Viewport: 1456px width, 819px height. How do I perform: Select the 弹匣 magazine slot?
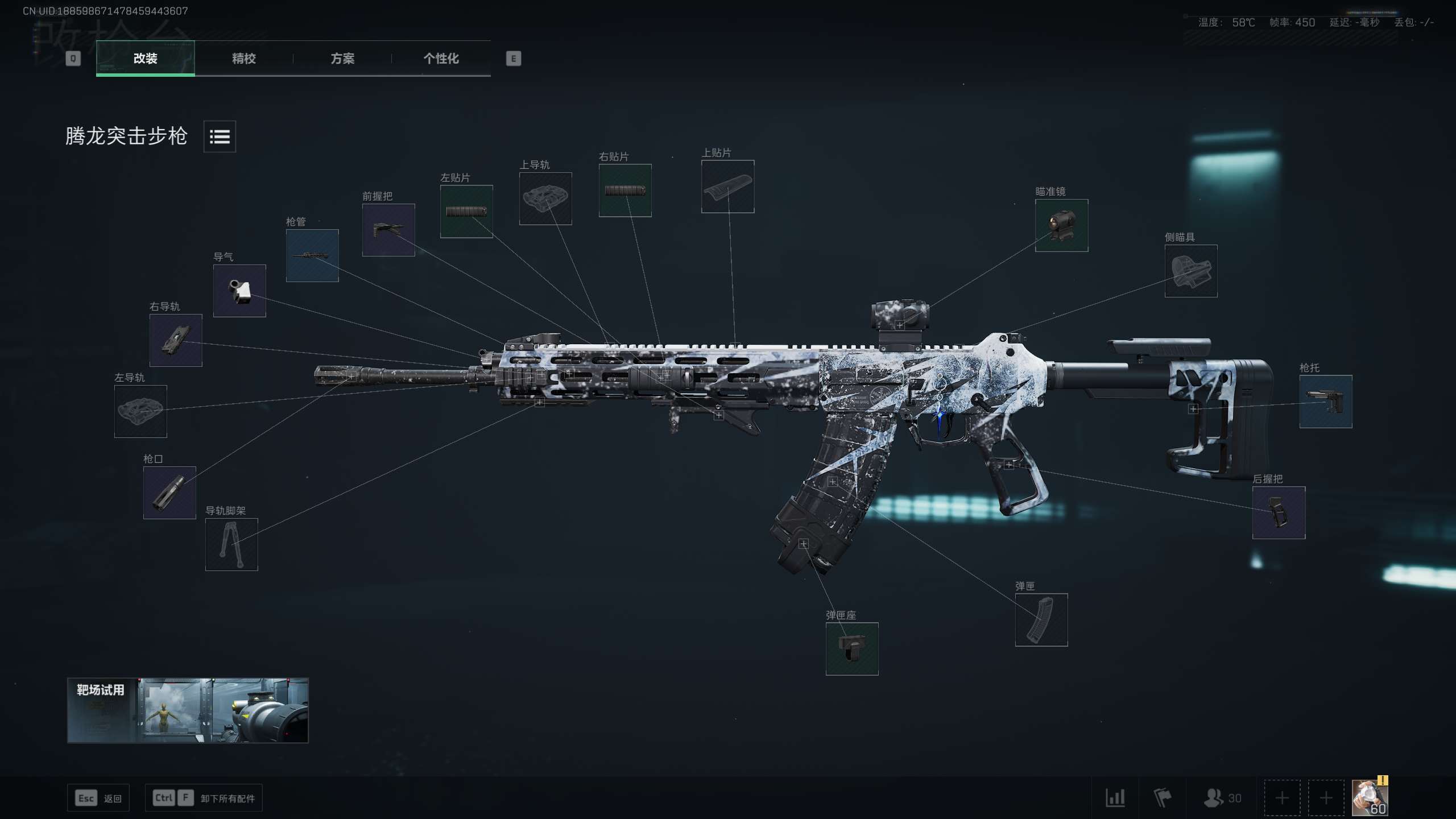pos(1041,619)
